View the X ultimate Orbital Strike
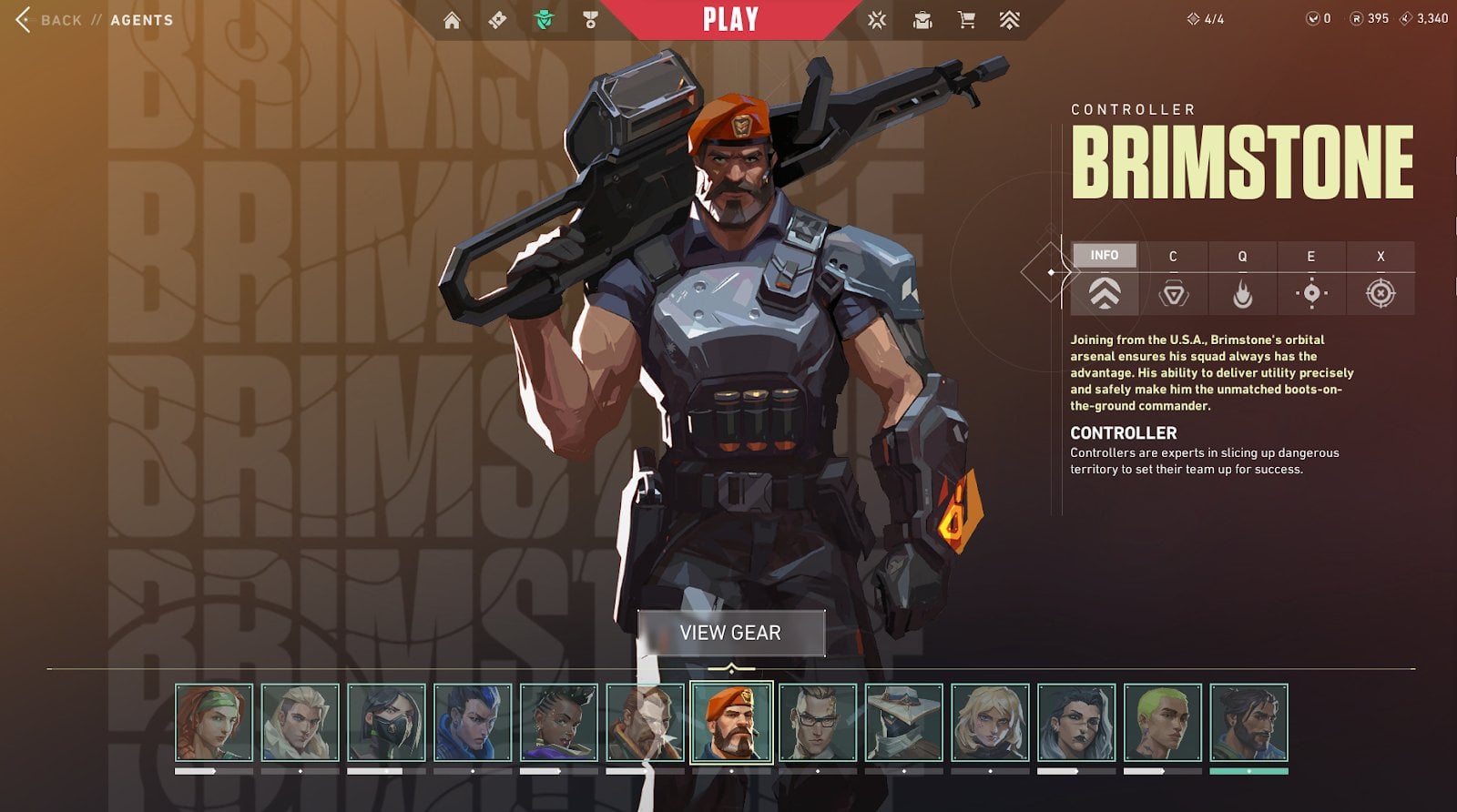 point(1381,293)
